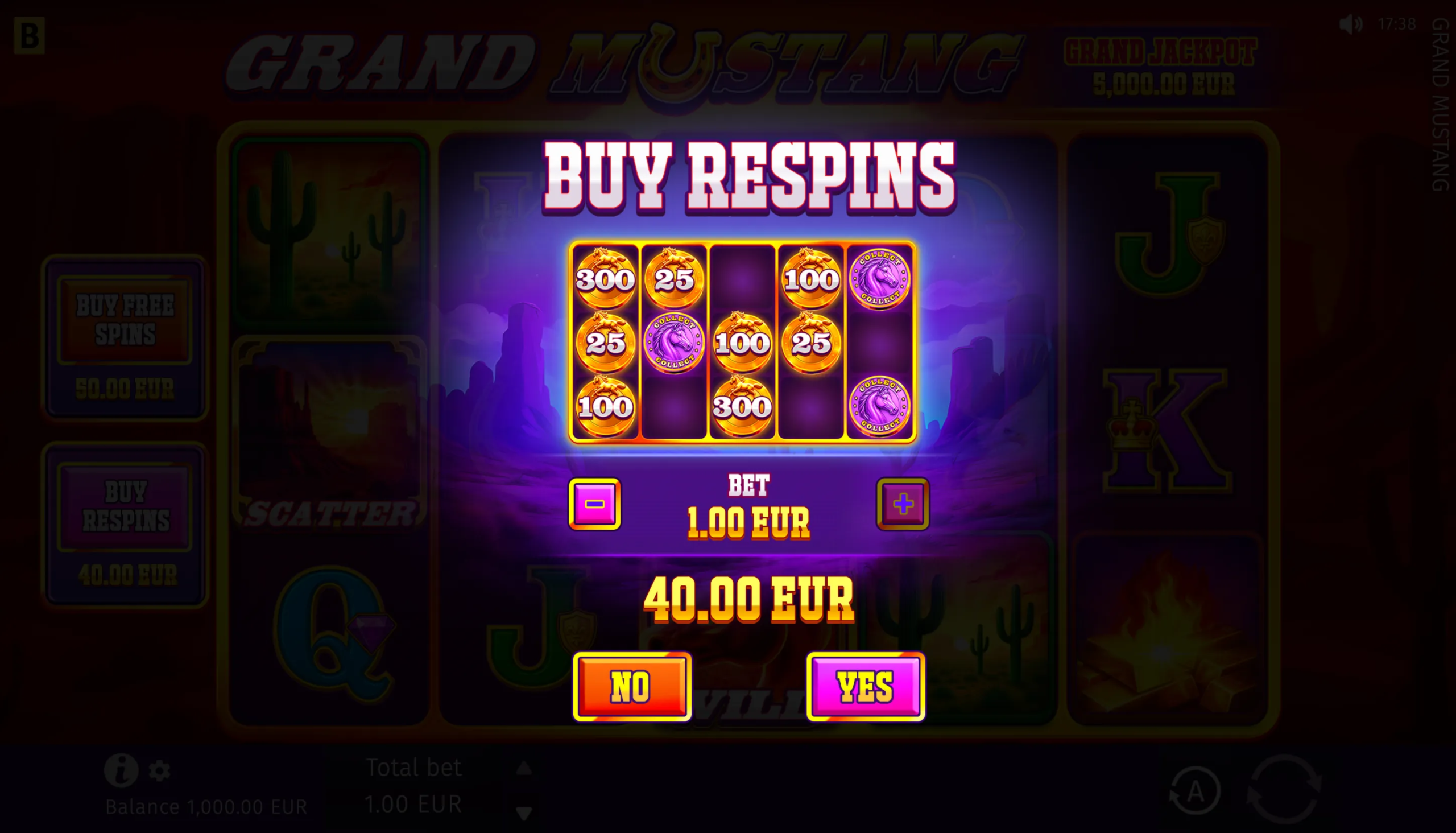1456x833 pixels.
Task: Increase the bet with the plus button
Action: [903, 504]
